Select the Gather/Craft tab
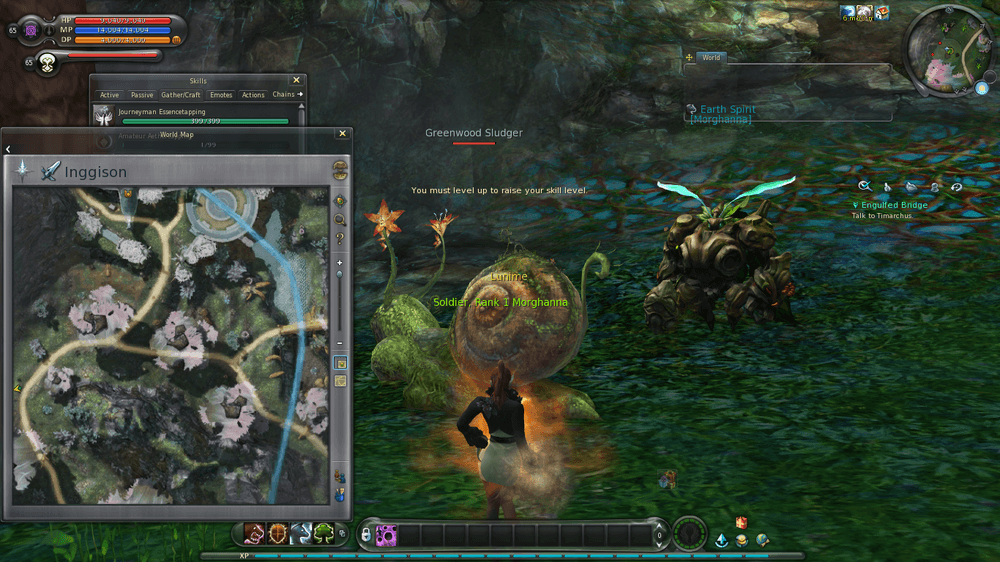Viewport: 1000px width, 562px height. 181,95
